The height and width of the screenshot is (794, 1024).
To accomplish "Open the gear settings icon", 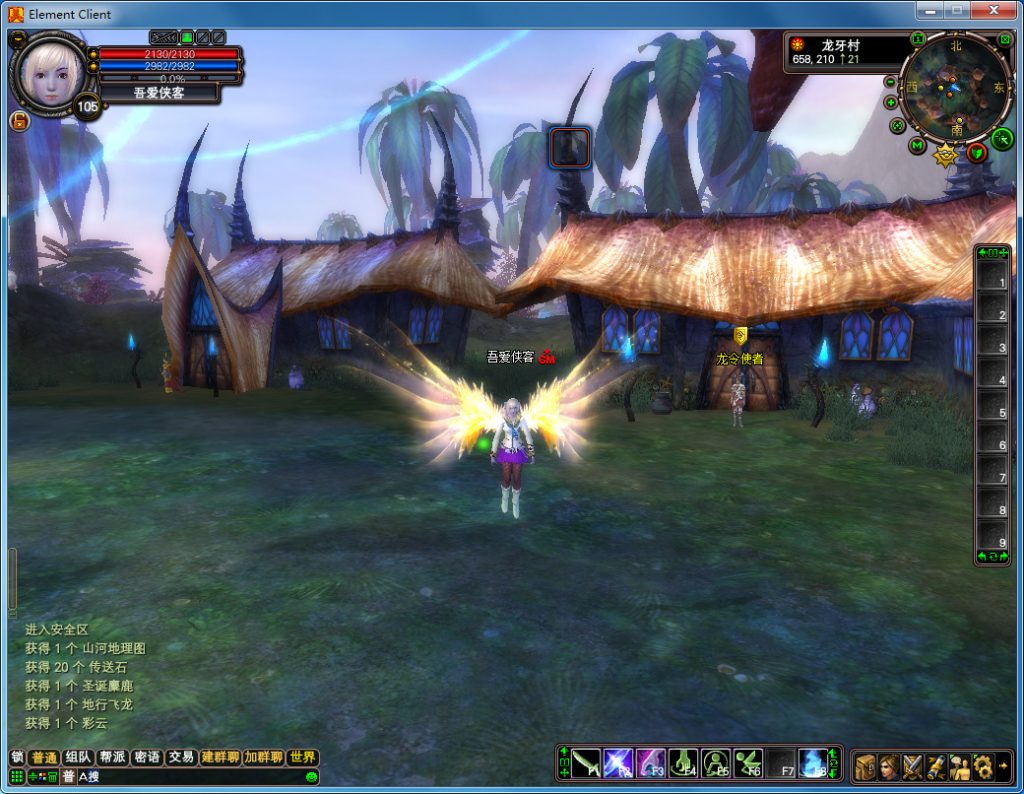I will click(983, 766).
